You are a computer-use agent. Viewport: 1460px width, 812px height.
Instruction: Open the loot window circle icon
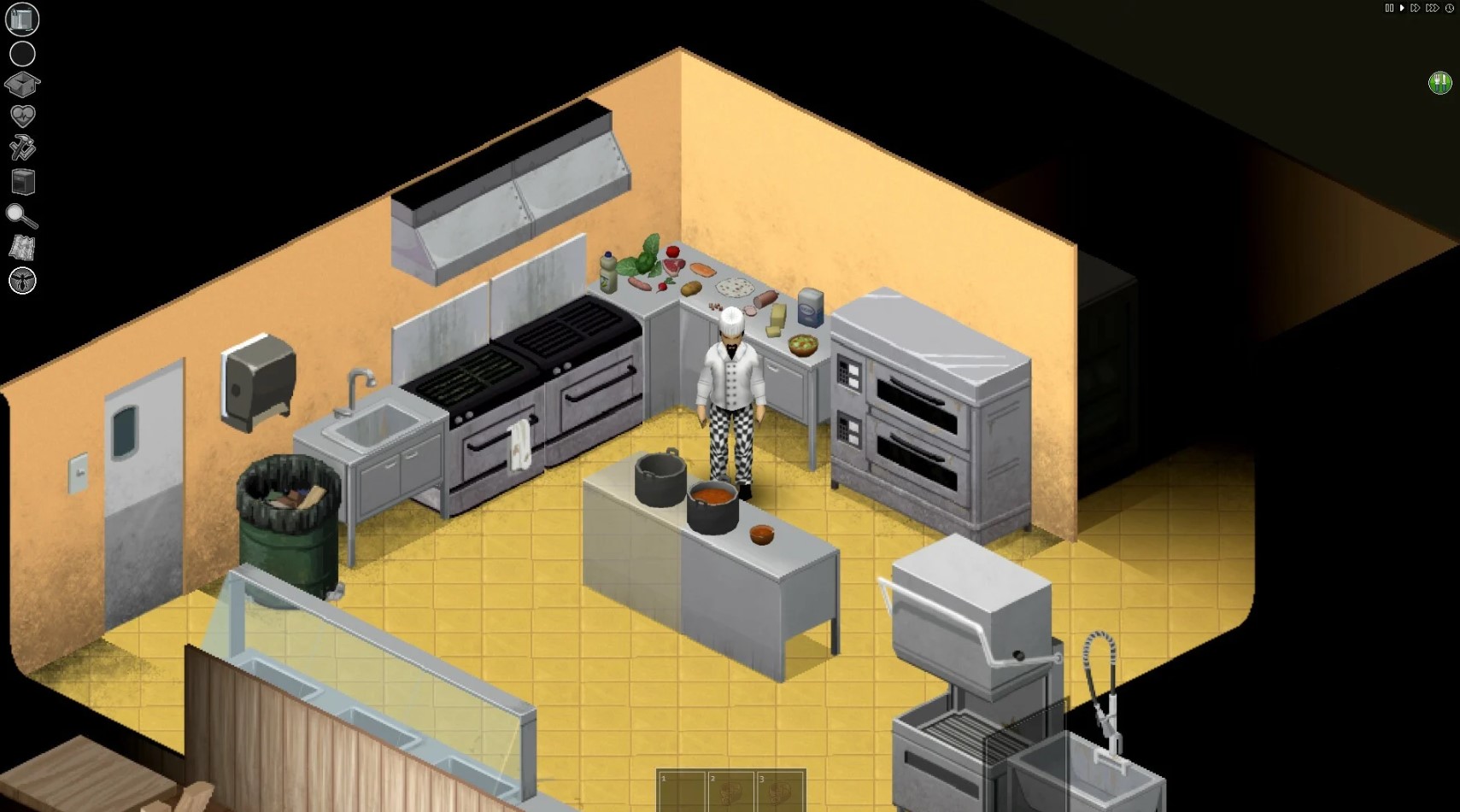coord(22,53)
